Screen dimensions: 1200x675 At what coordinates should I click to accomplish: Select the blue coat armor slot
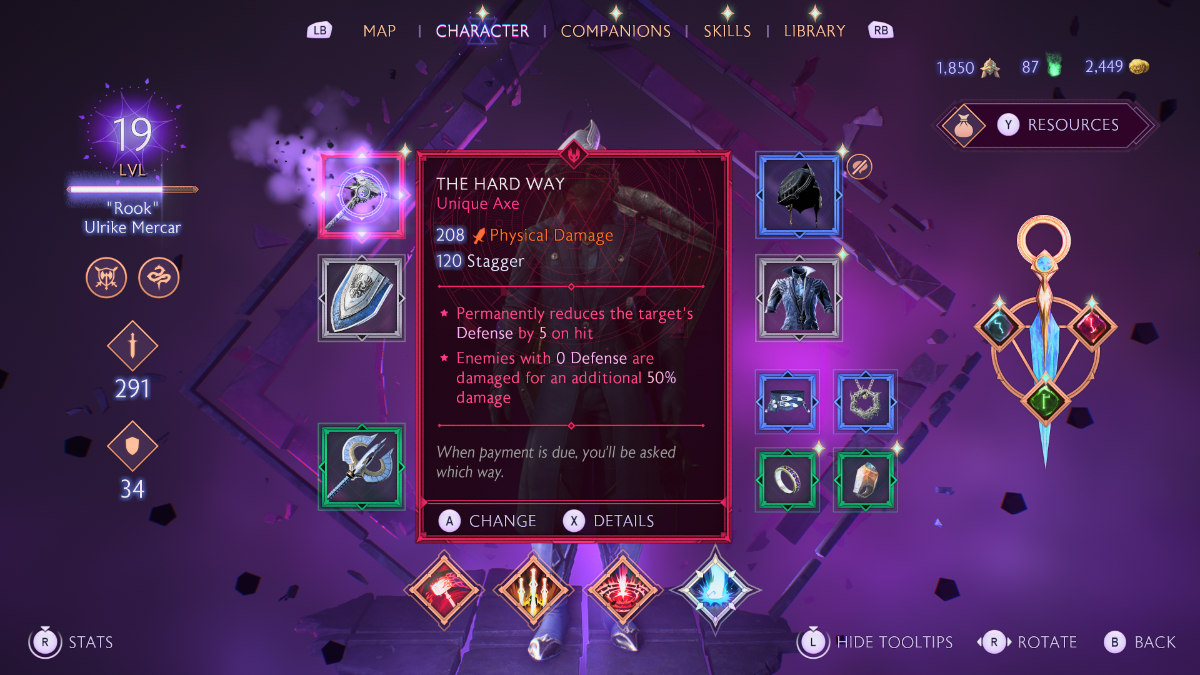point(799,297)
